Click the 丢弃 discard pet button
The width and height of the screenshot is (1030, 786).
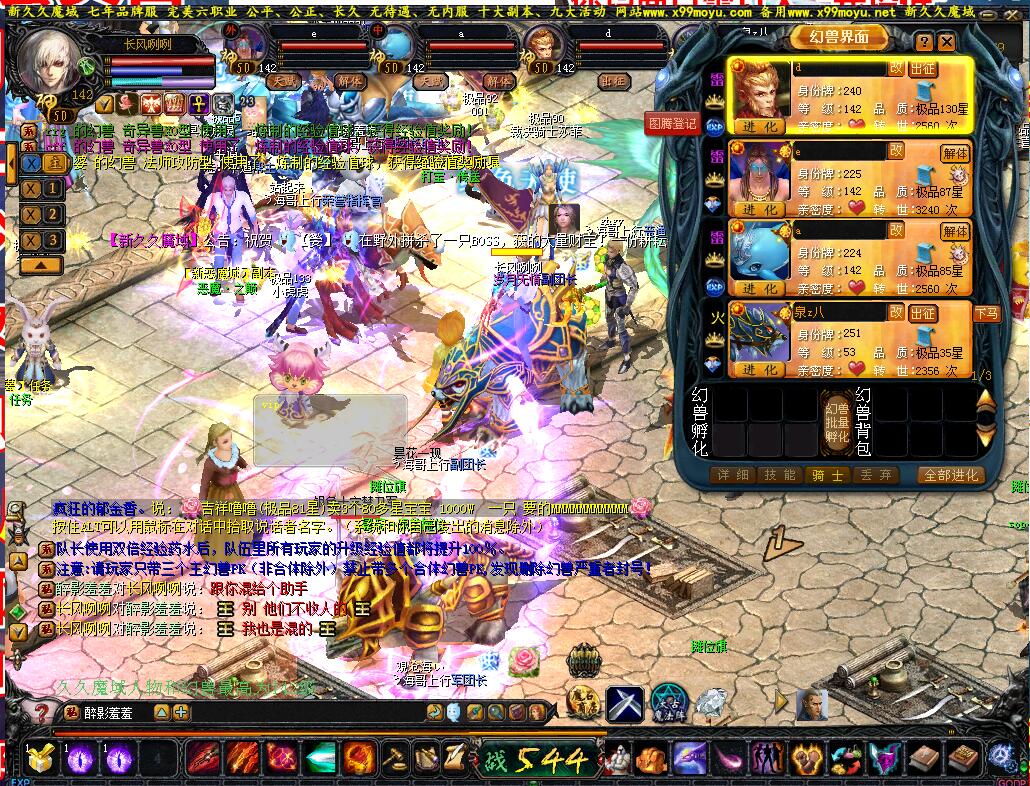(874, 475)
